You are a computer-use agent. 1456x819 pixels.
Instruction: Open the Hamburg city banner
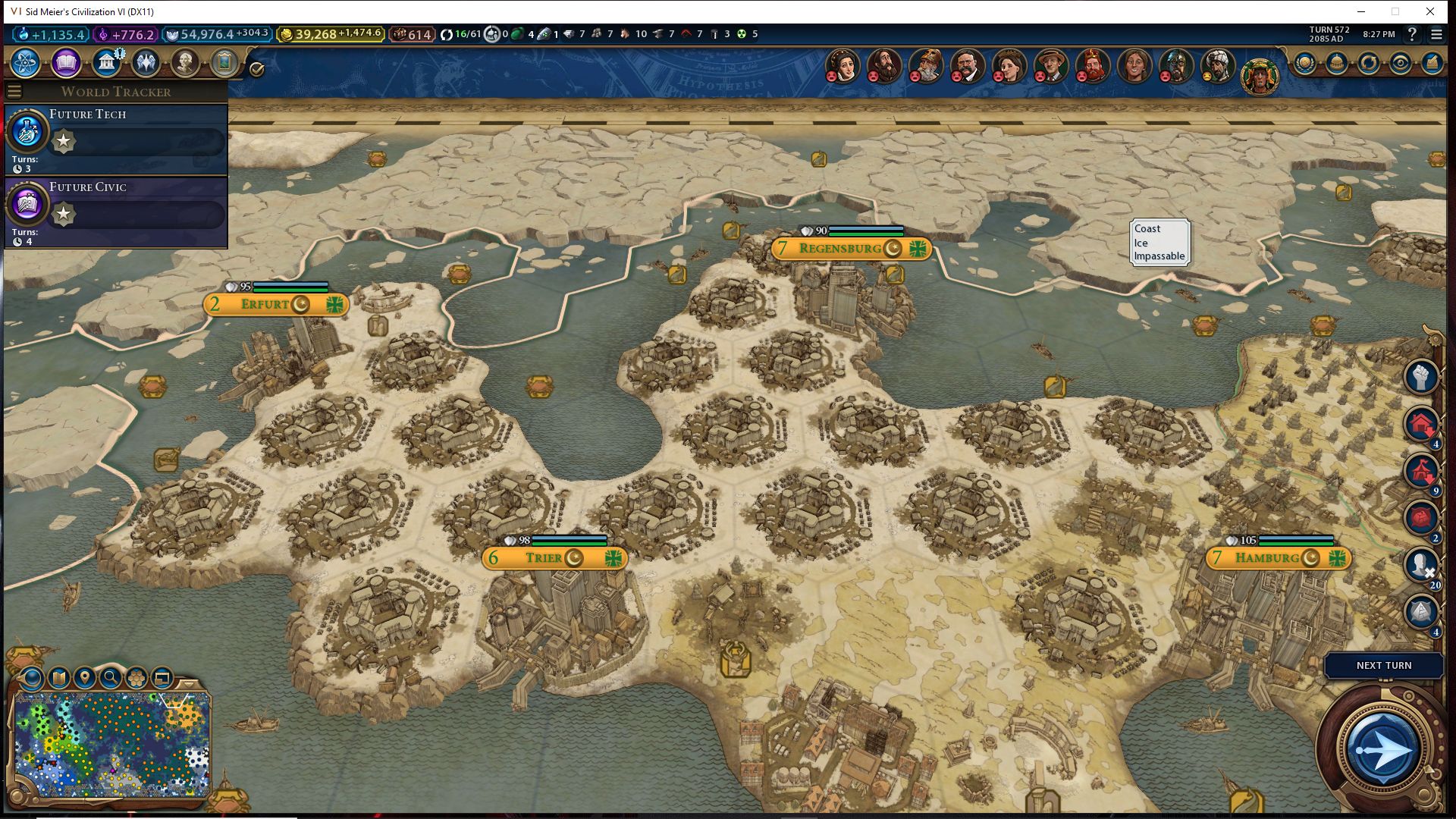pyautogui.click(x=1267, y=559)
